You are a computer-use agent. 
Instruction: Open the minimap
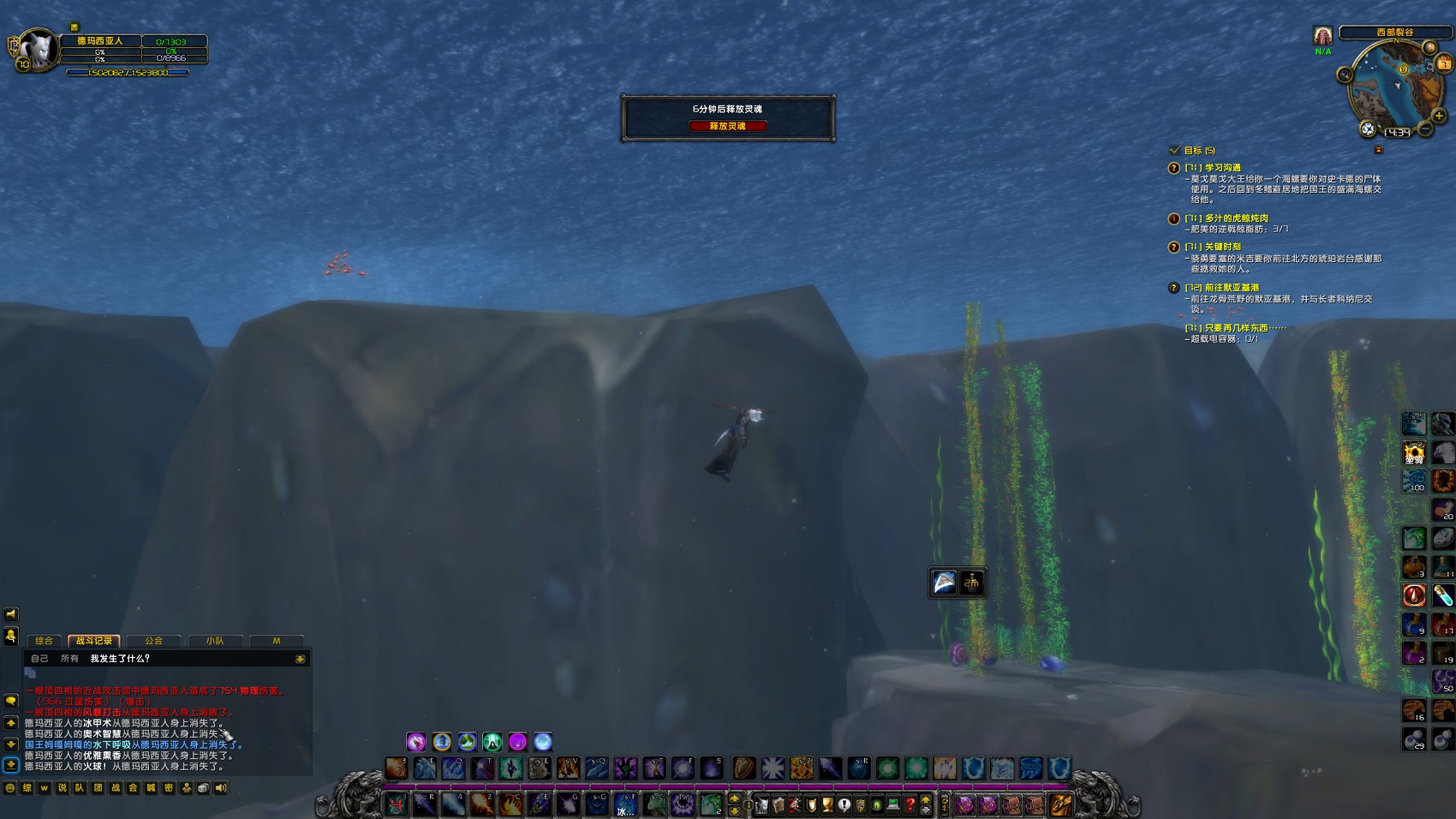click(1396, 84)
